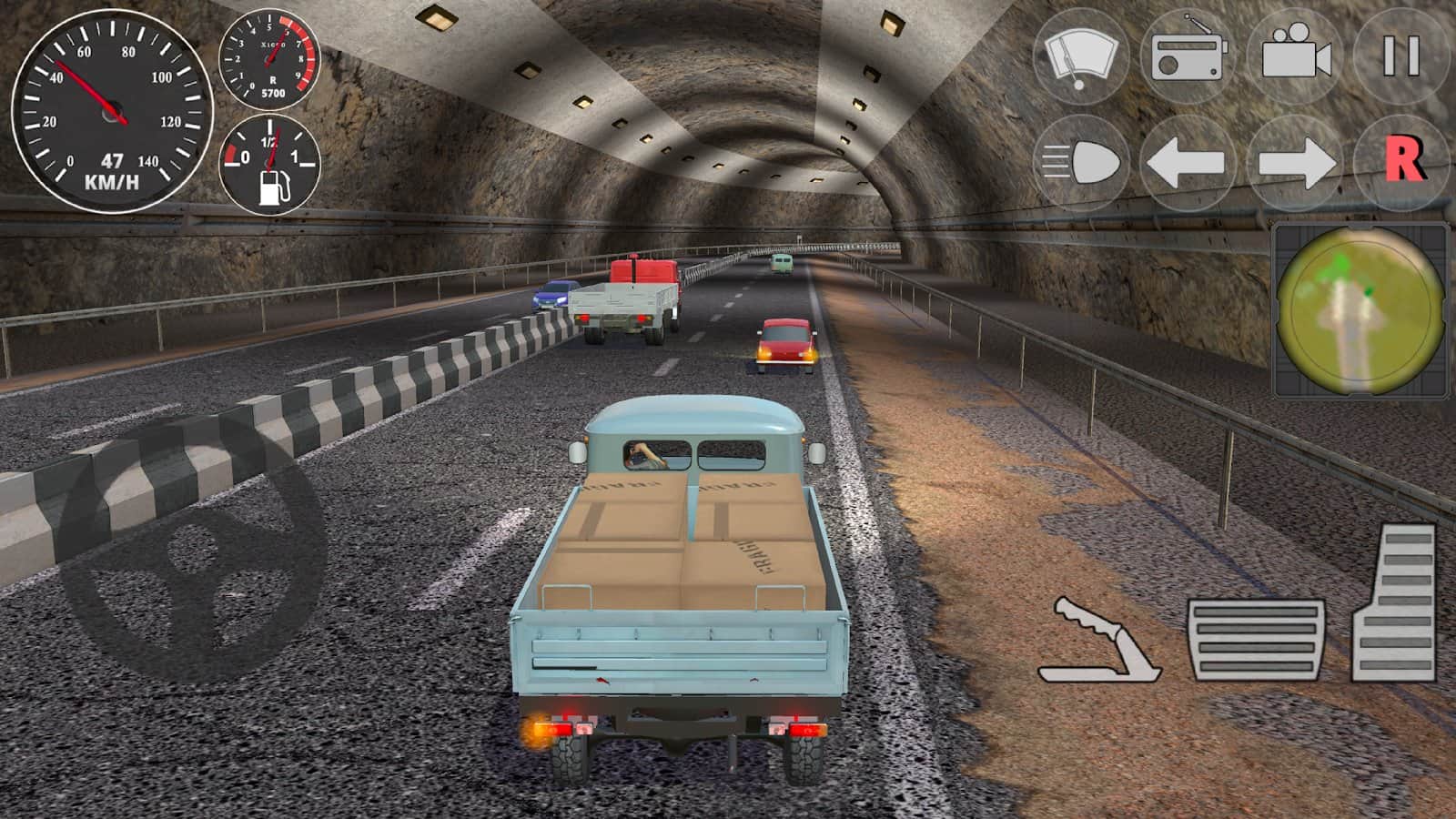Shift into reverse with the R button
Image resolution: width=1456 pixels, height=819 pixels.
coord(1402,162)
